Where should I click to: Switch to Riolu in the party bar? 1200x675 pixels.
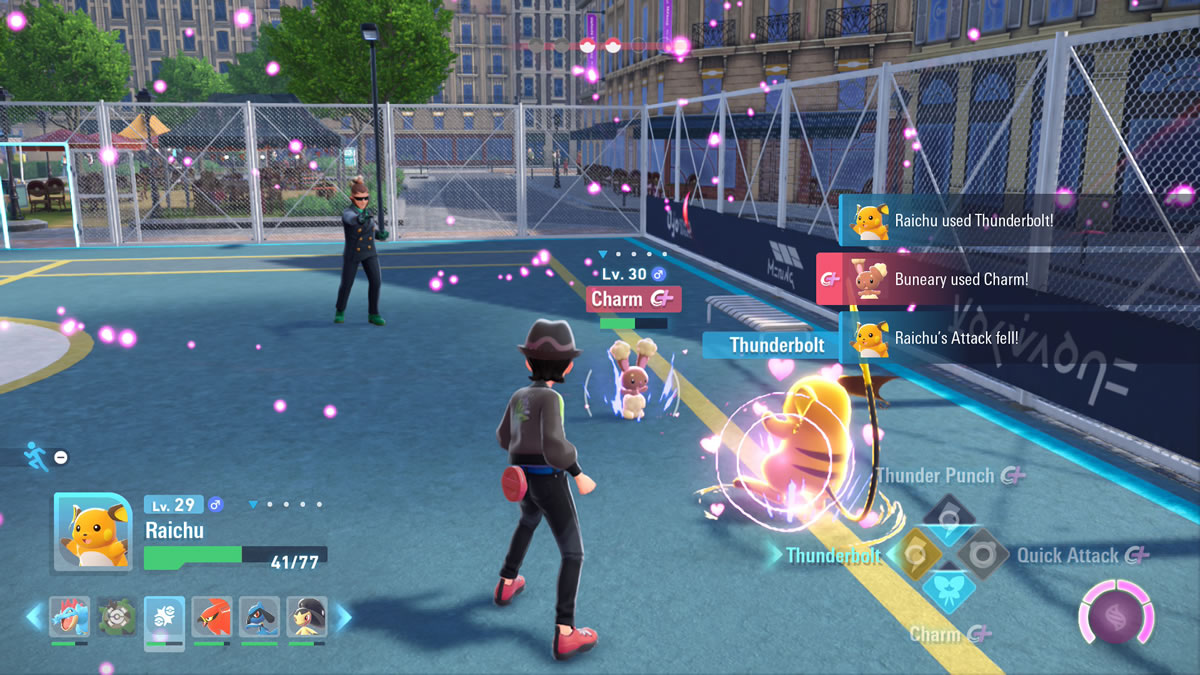tap(259, 617)
